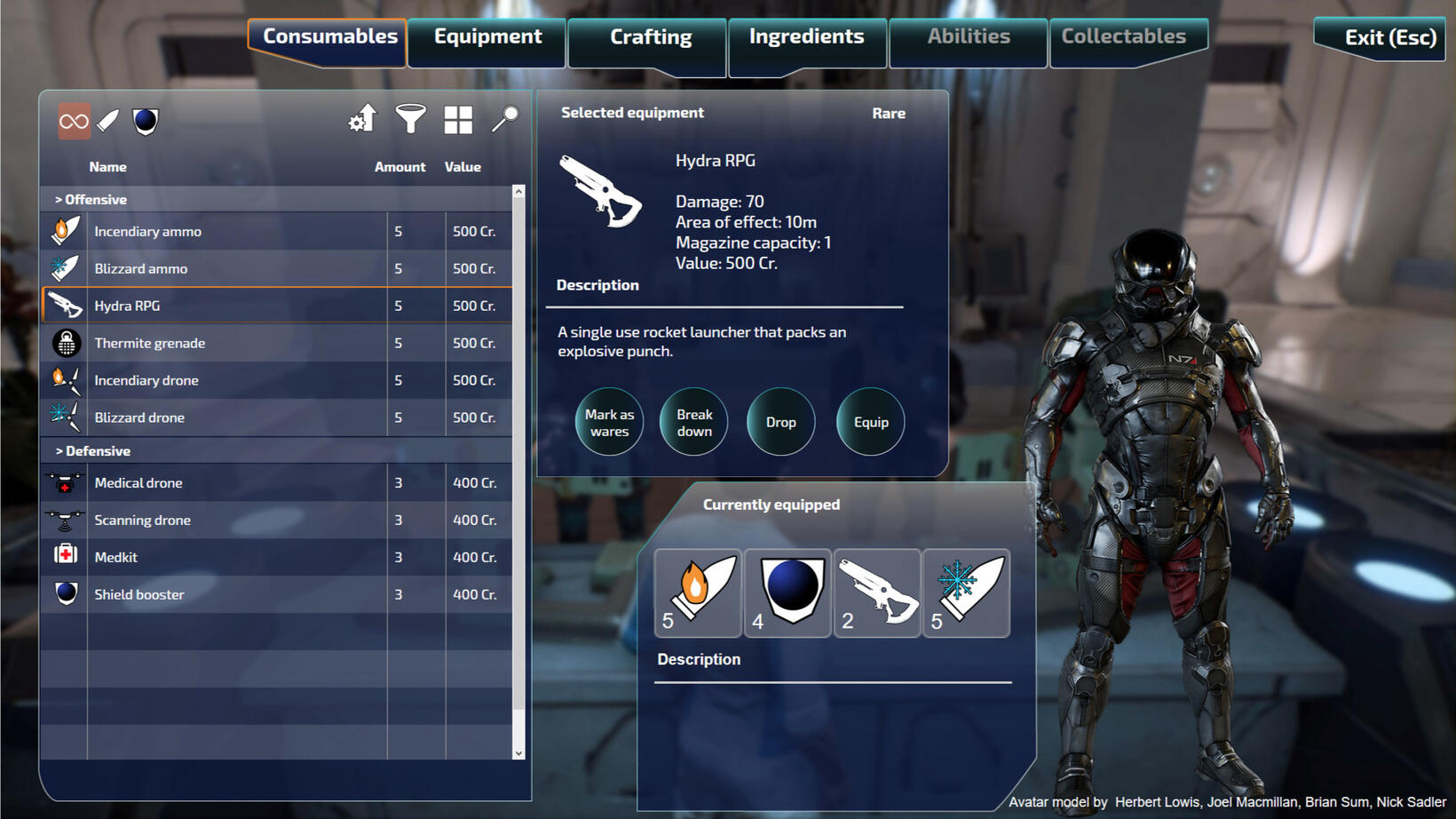Collapse the Defensive category header
1456x819 pixels.
tap(92, 451)
